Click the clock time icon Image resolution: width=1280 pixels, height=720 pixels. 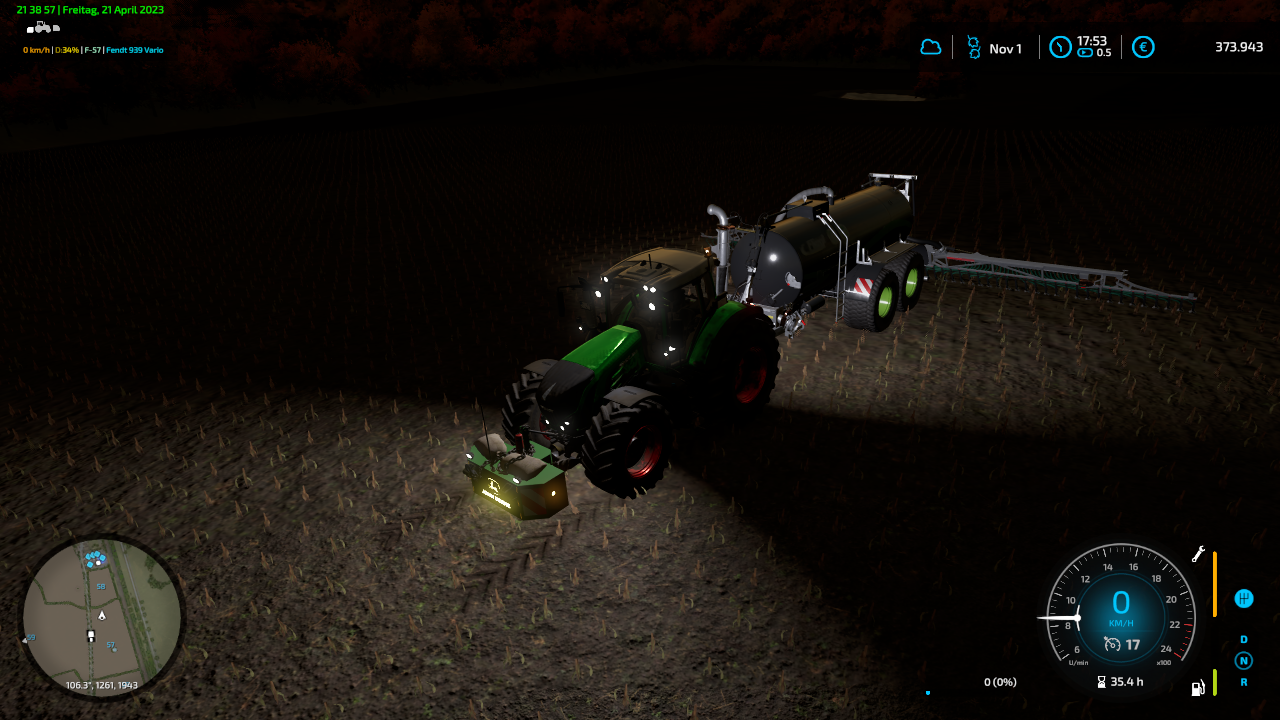(1060, 47)
